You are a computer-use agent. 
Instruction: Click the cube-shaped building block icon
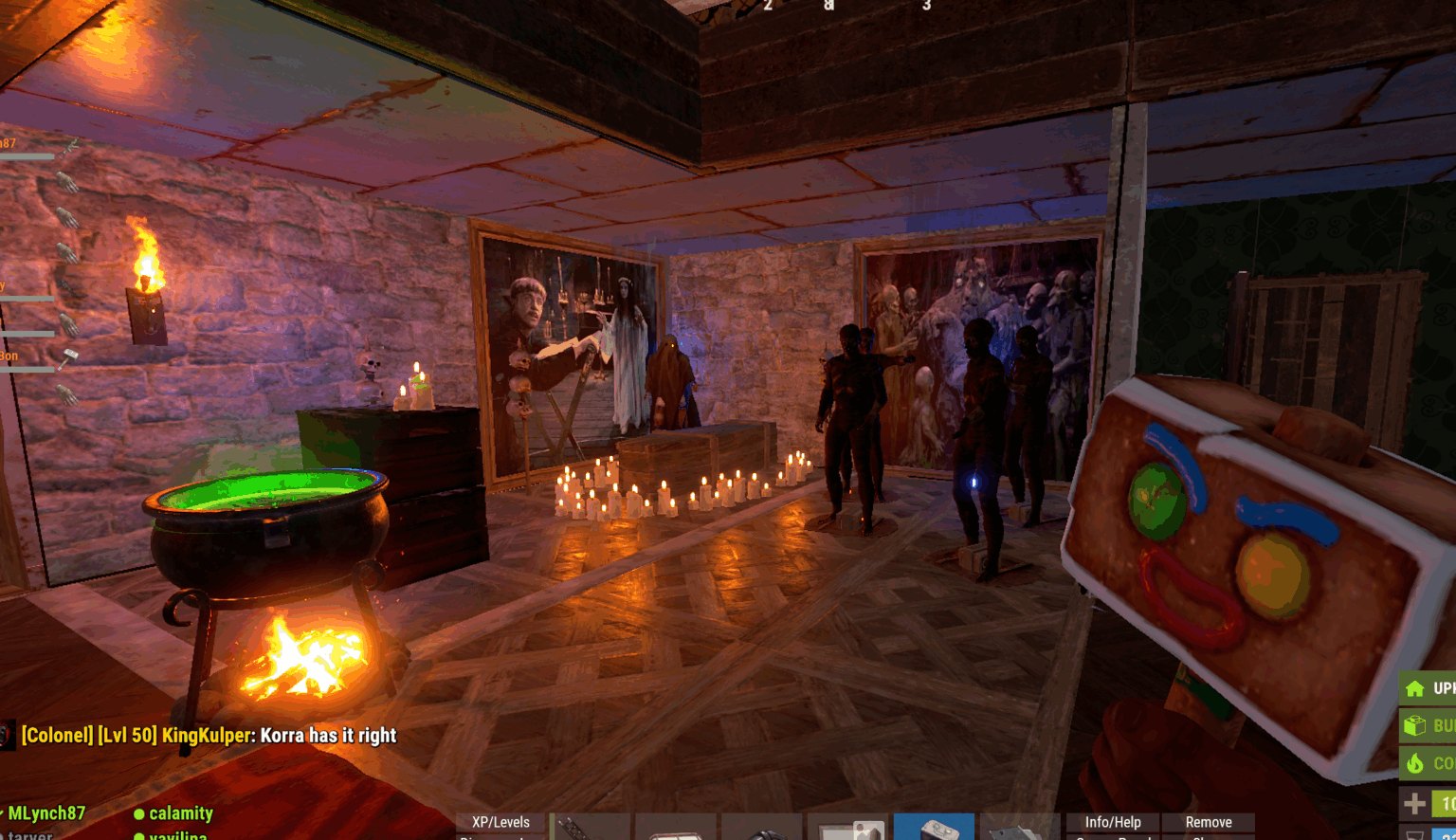1416,726
